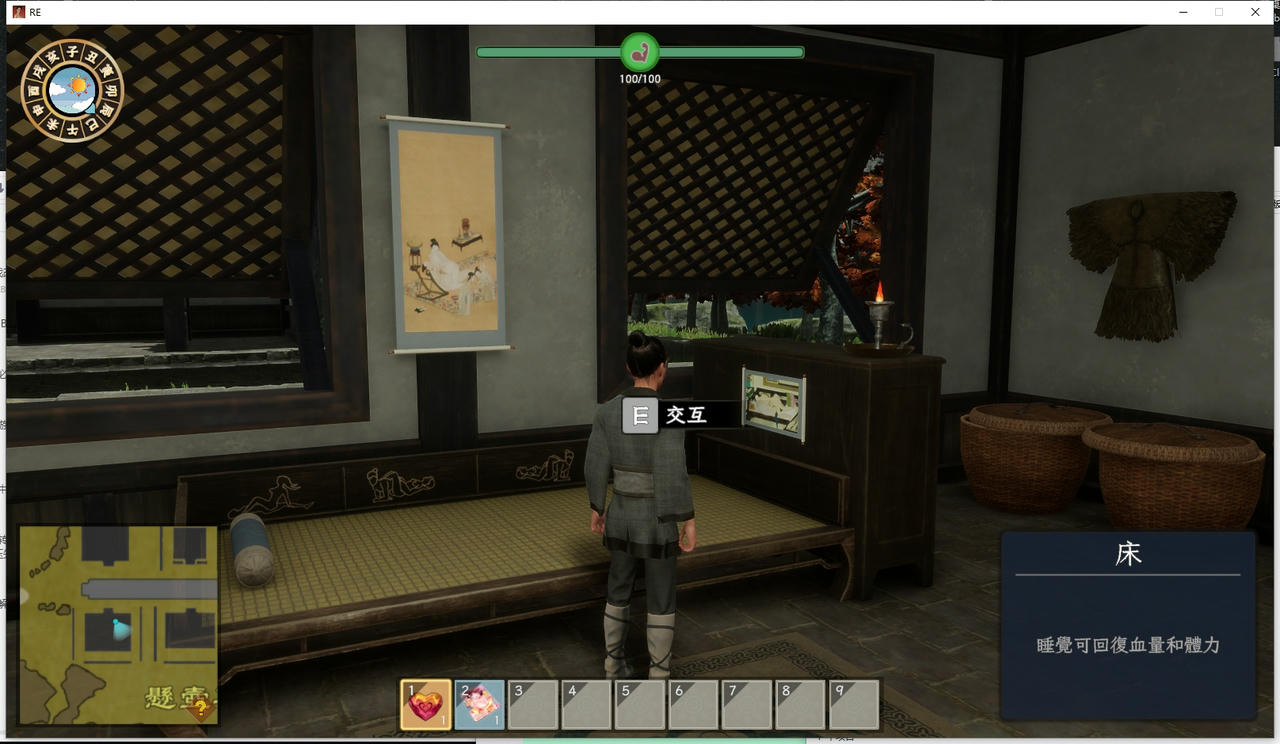The width and height of the screenshot is (1280, 744).
Task: Close the RE game window
Action: tap(1255, 12)
